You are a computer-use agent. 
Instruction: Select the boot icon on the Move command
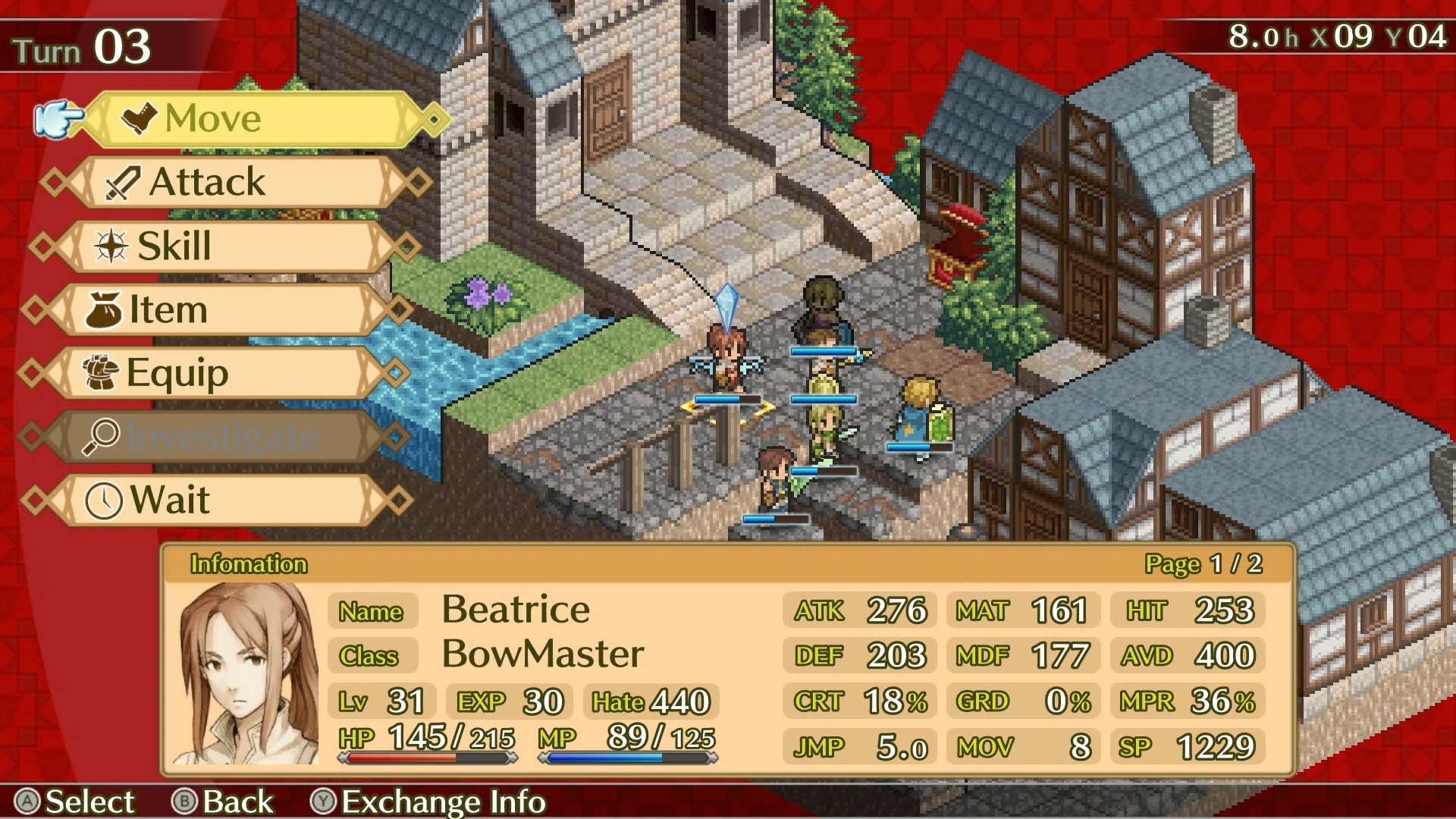(139, 118)
